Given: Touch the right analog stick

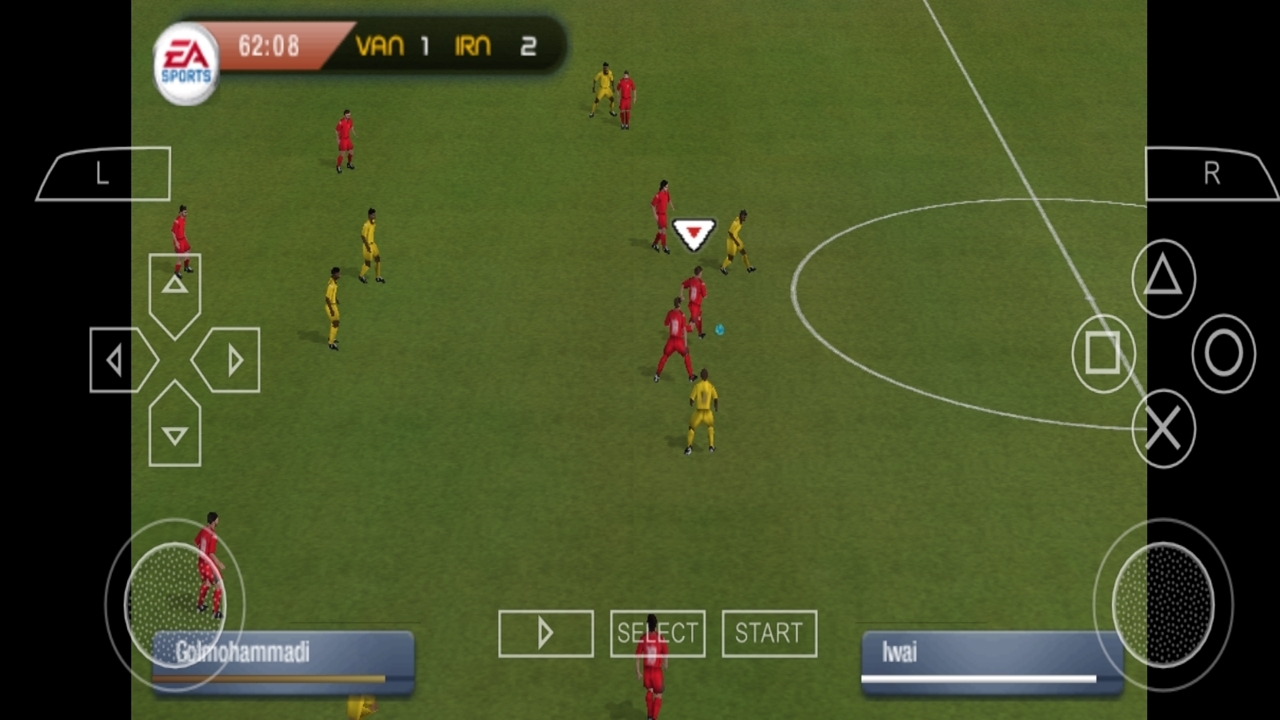Looking at the screenshot, I should pos(1163,603).
